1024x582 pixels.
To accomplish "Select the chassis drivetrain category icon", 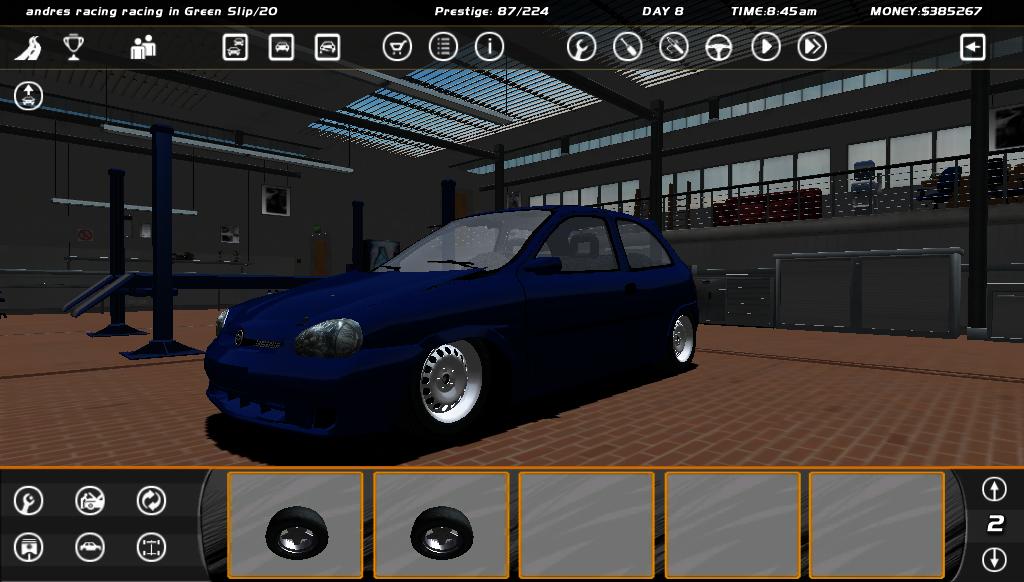I will (x=151, y=547).
